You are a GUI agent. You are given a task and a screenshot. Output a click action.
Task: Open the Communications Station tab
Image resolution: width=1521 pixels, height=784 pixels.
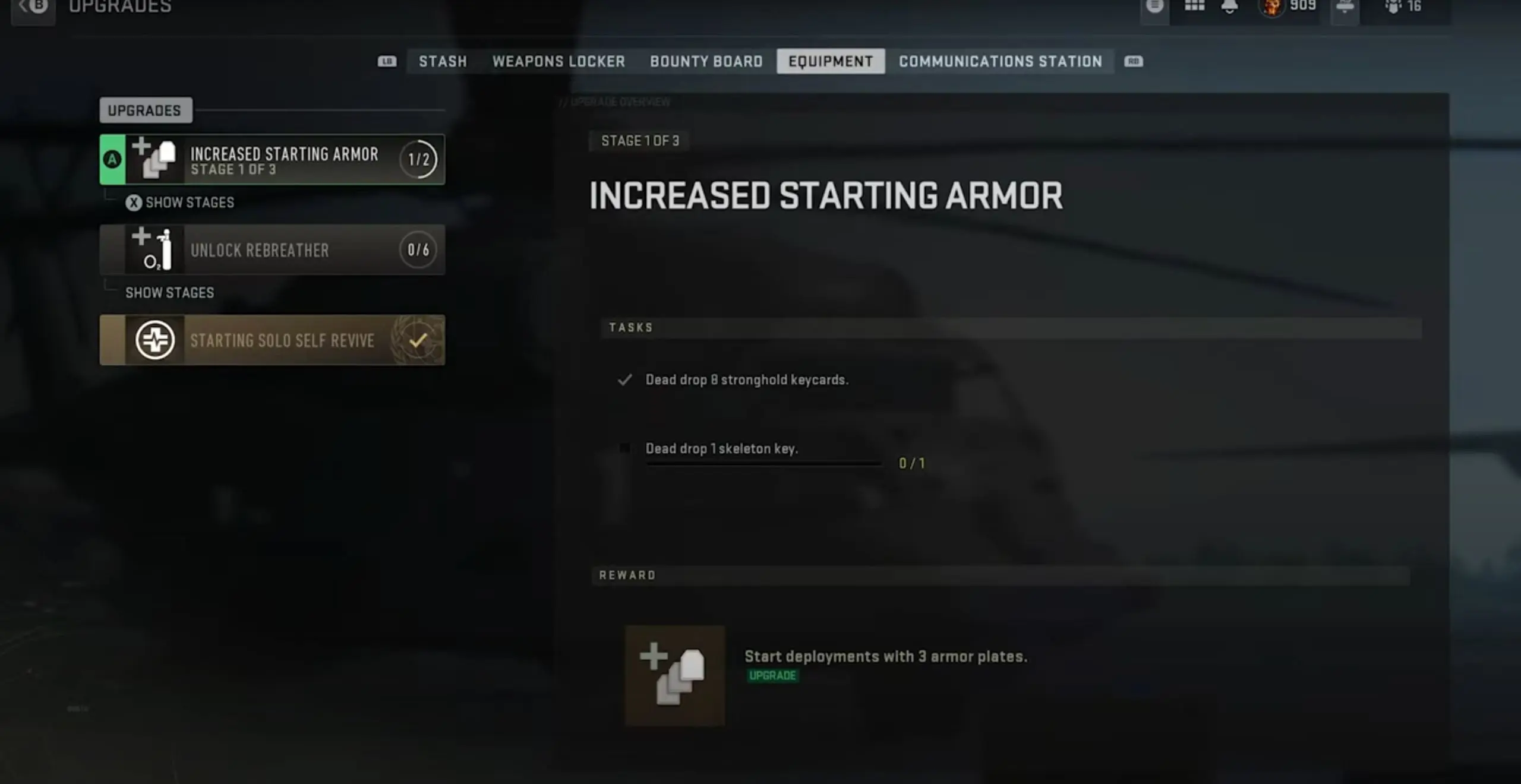click(x=1001, y=61)
